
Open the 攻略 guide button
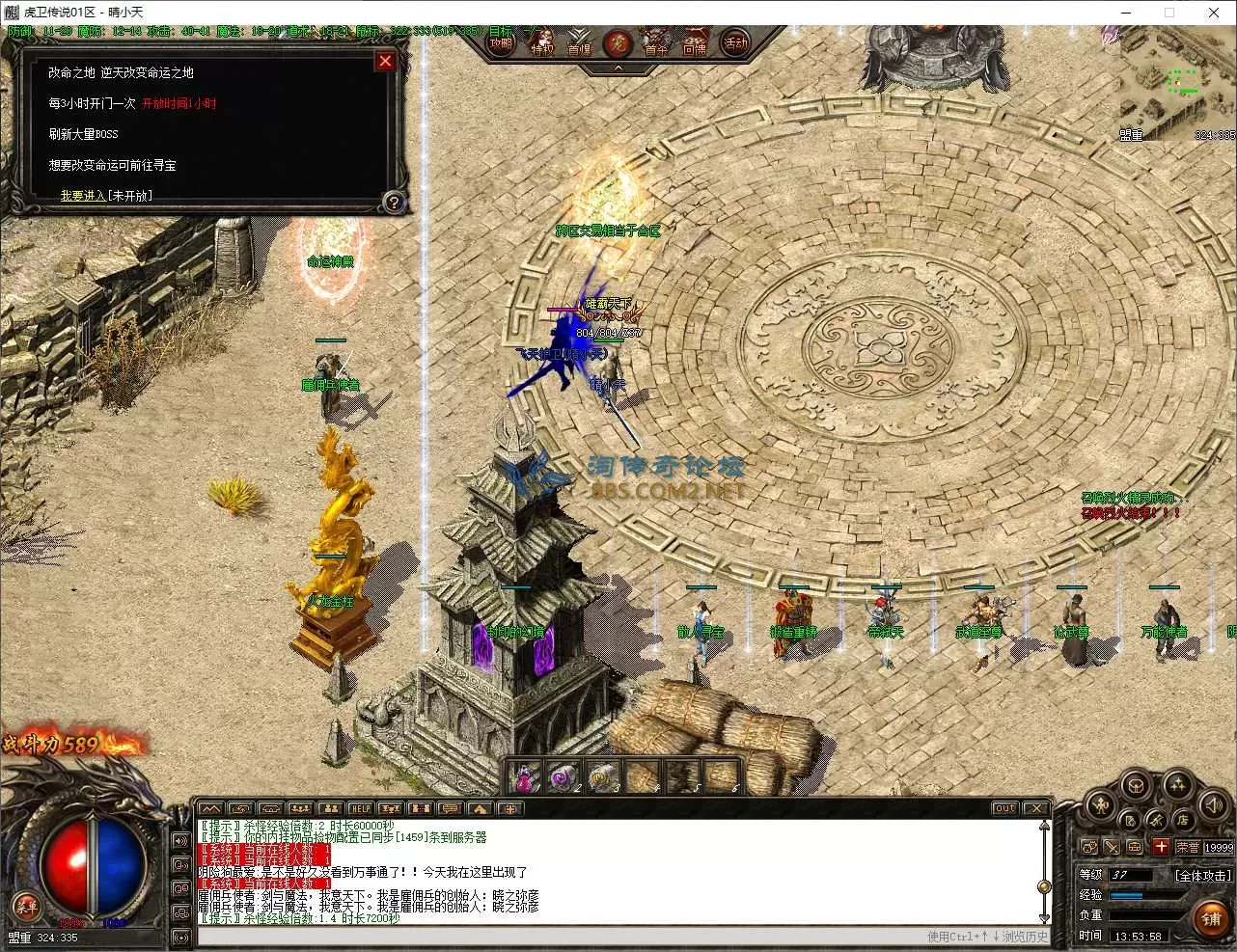pyautogui.click(x=501, y=42)
